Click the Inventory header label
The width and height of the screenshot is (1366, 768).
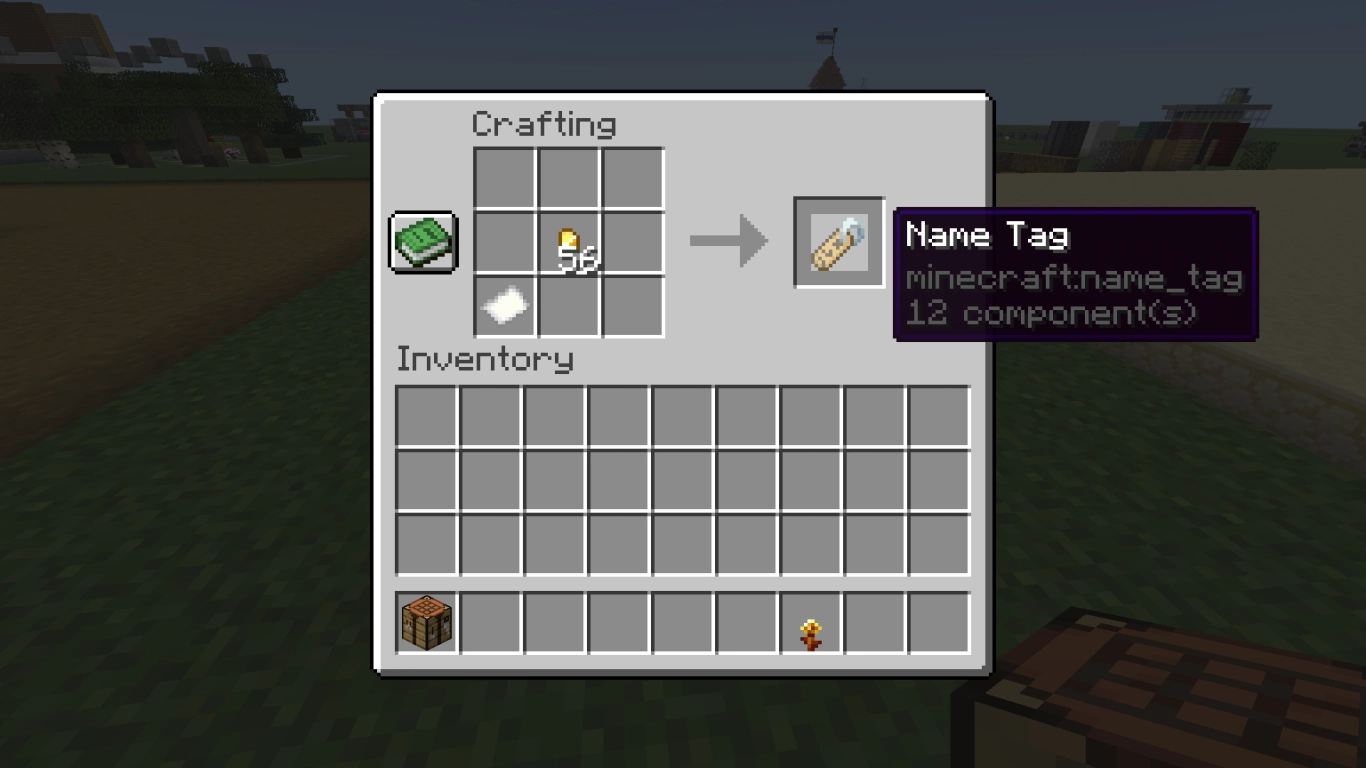coord(485,359)
